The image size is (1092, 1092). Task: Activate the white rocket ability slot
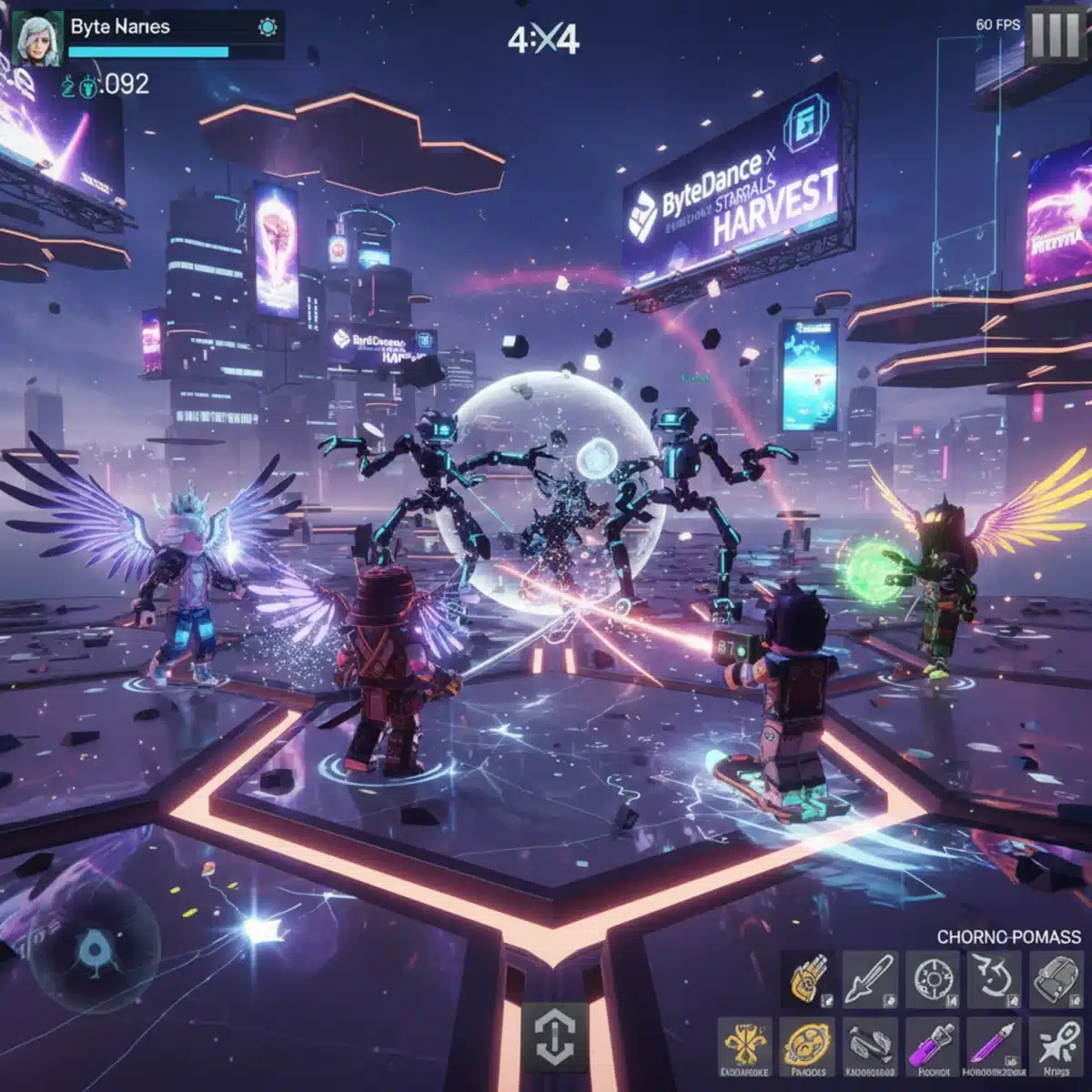[1056, 1045]
